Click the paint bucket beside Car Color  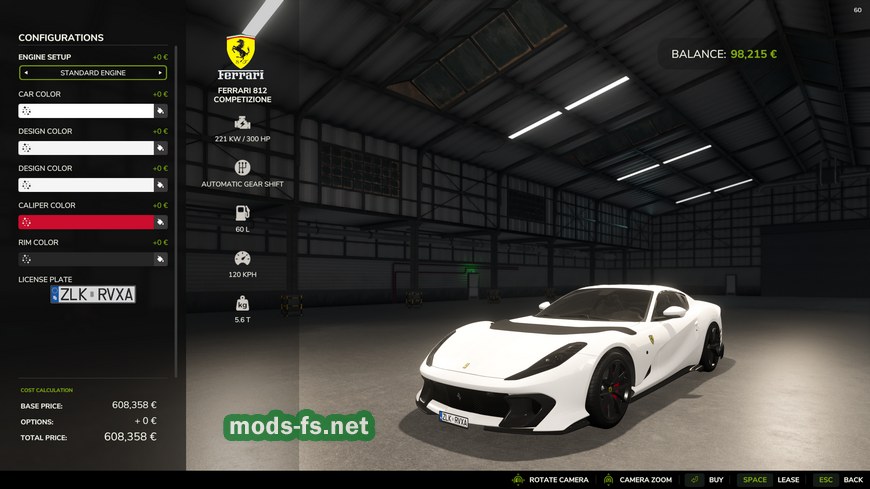[x=160, y=111]
